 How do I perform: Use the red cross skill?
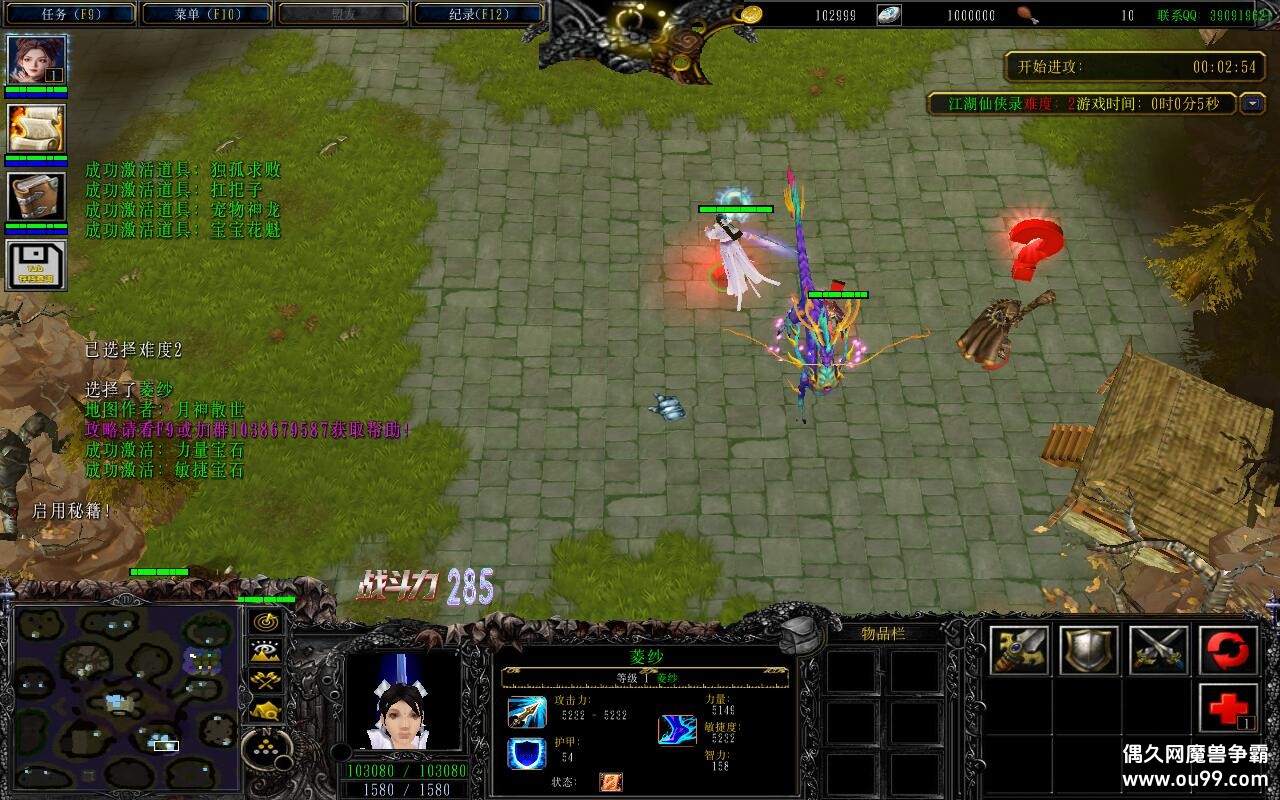click(1228, 708)
